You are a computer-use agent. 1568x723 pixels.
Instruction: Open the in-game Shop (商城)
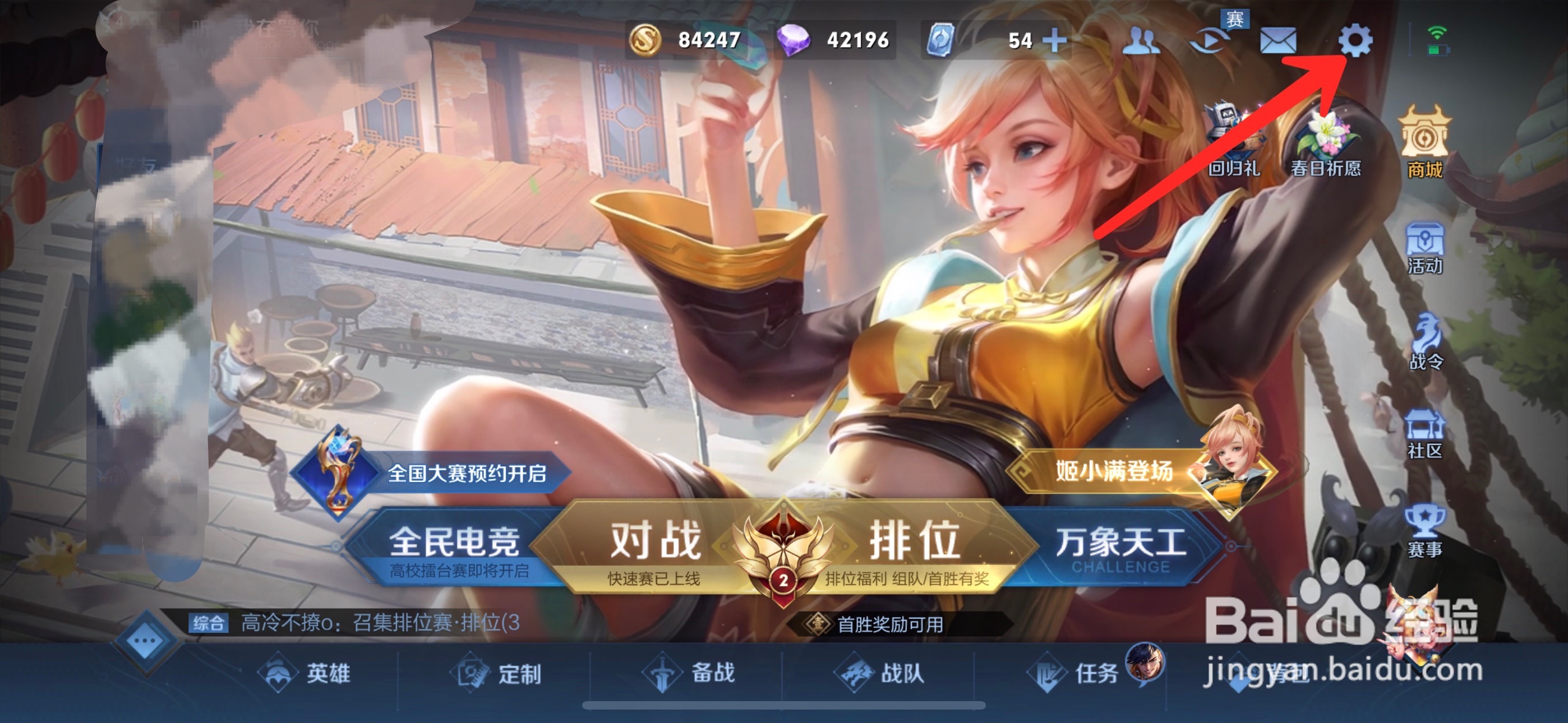point(1426,137)
